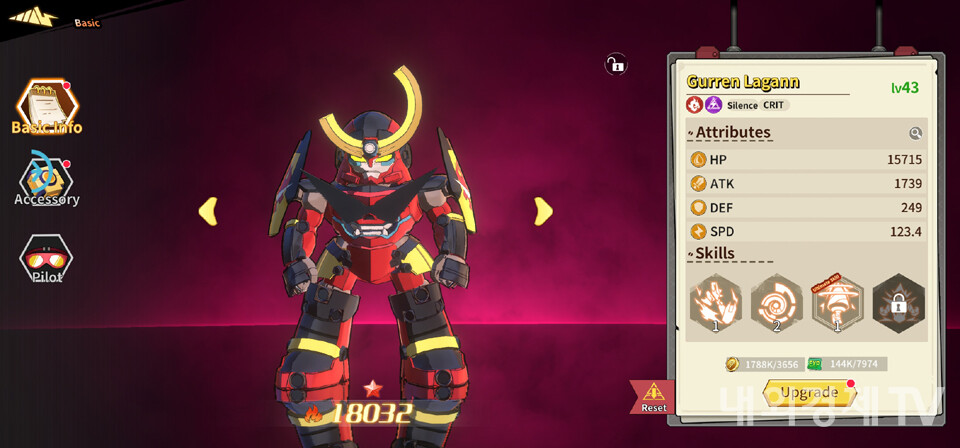Show the next mech with right arrow
This screenshot has height=448, width=960.
(x=543, y=211)
